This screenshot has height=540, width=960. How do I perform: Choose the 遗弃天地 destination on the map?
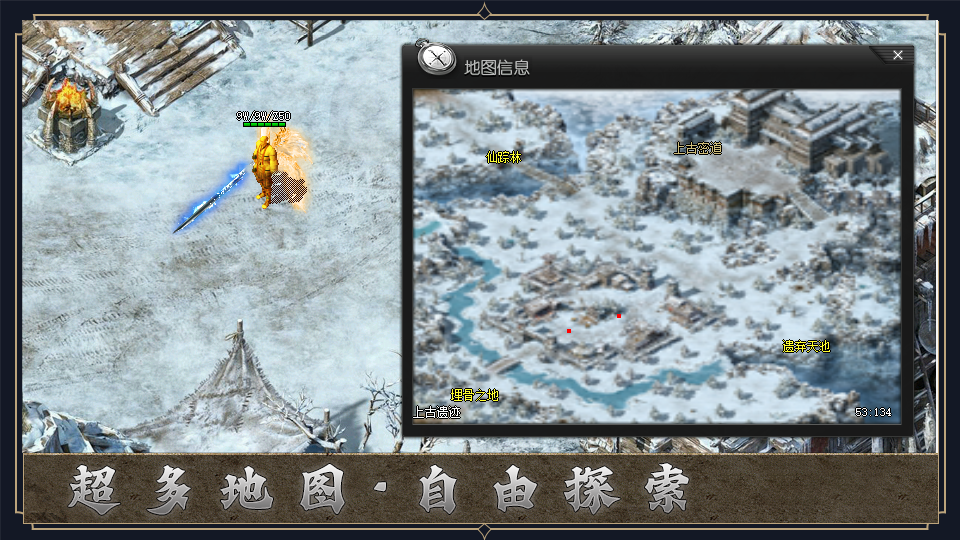(806, 347)
